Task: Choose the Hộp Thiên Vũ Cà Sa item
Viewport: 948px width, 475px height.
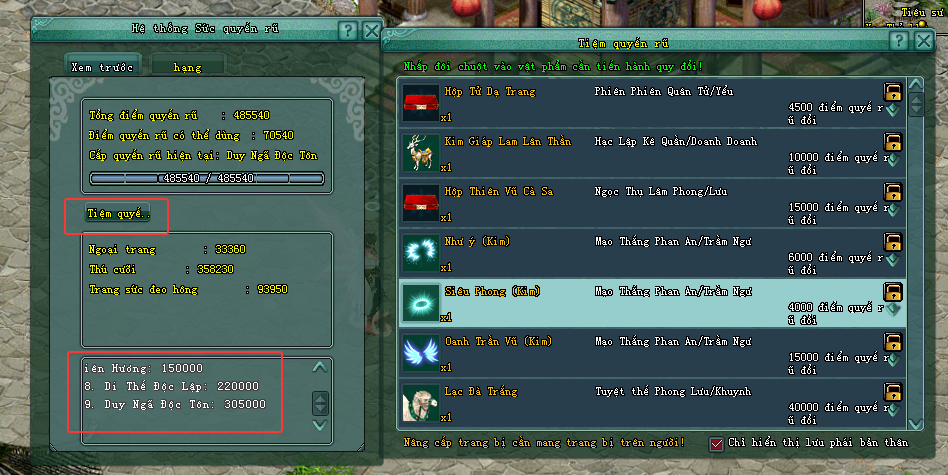Action: click(x=640, y=202)
